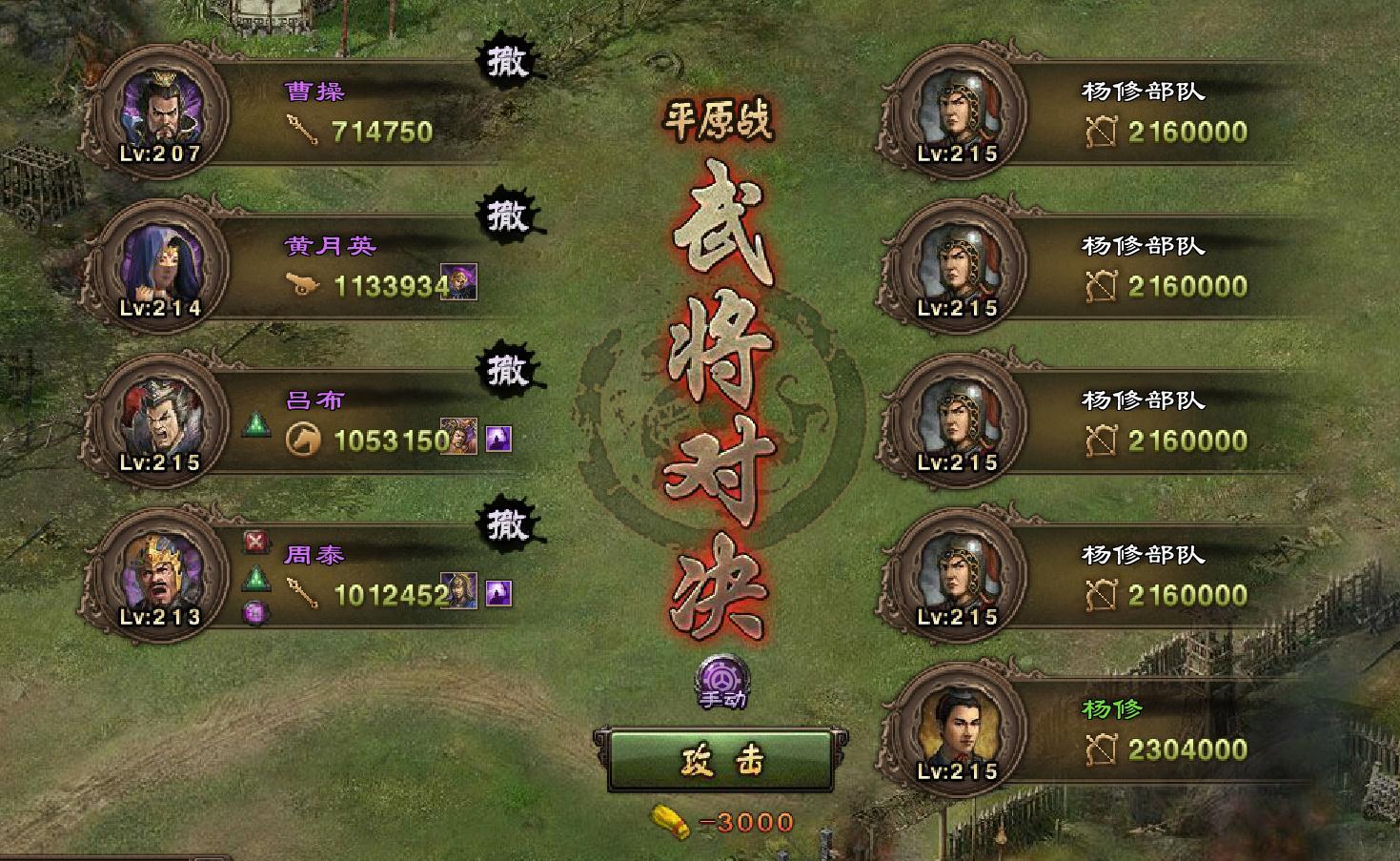
Task: Click the bow icon on the topmost 杨修部队 bar
Action: tap(1104, 130)
